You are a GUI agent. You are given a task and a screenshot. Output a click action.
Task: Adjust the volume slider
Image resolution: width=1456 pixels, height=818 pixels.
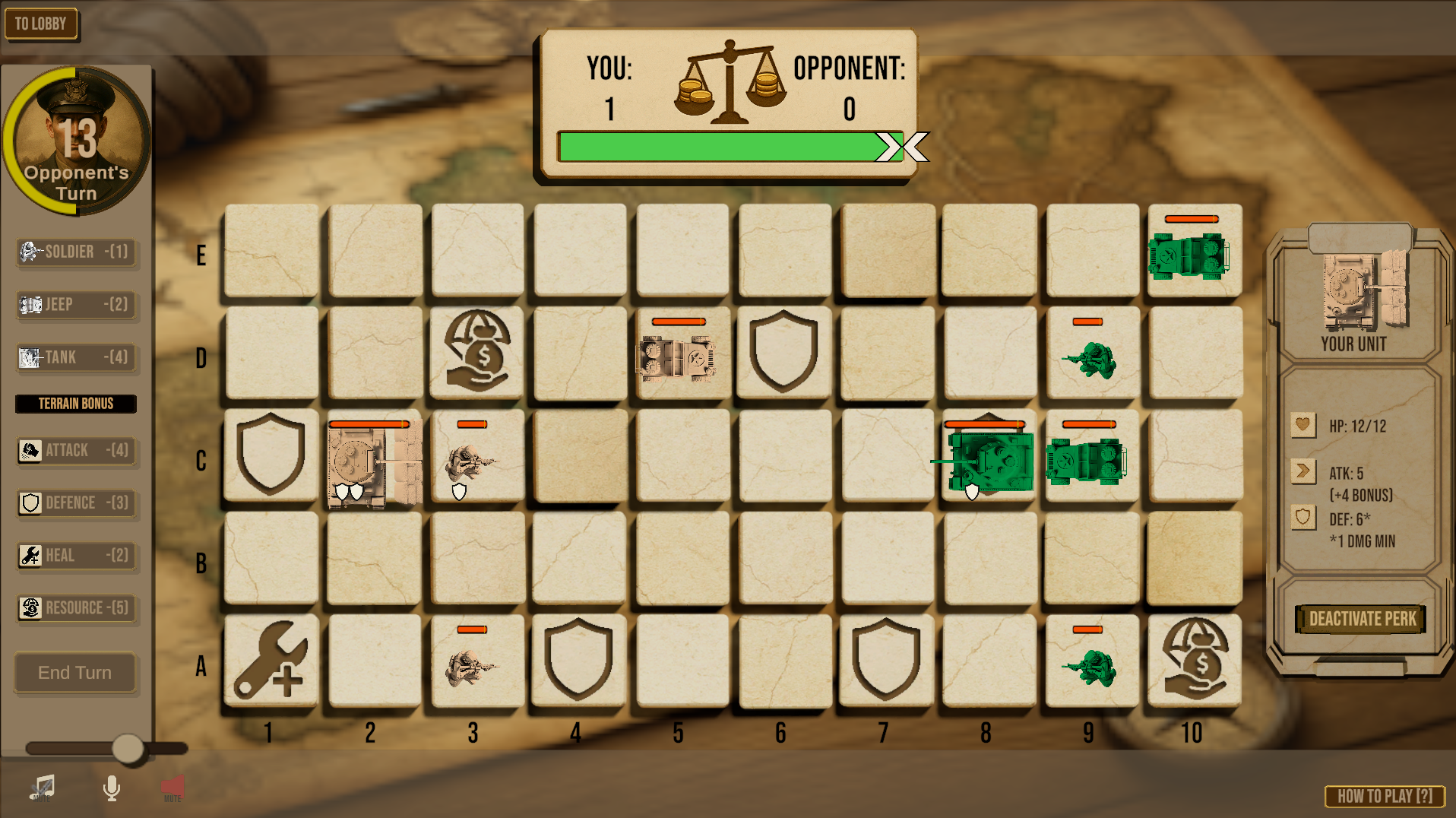128,748
